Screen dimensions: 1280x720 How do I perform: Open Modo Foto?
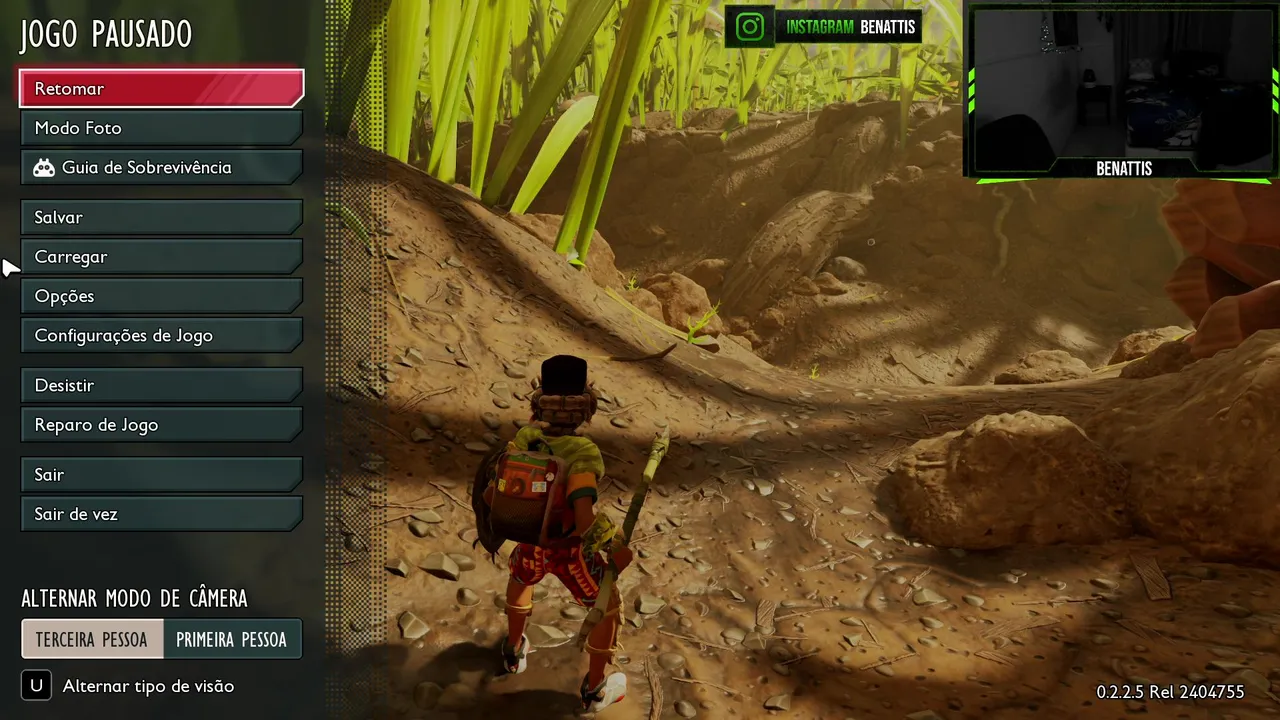point(161,128)
